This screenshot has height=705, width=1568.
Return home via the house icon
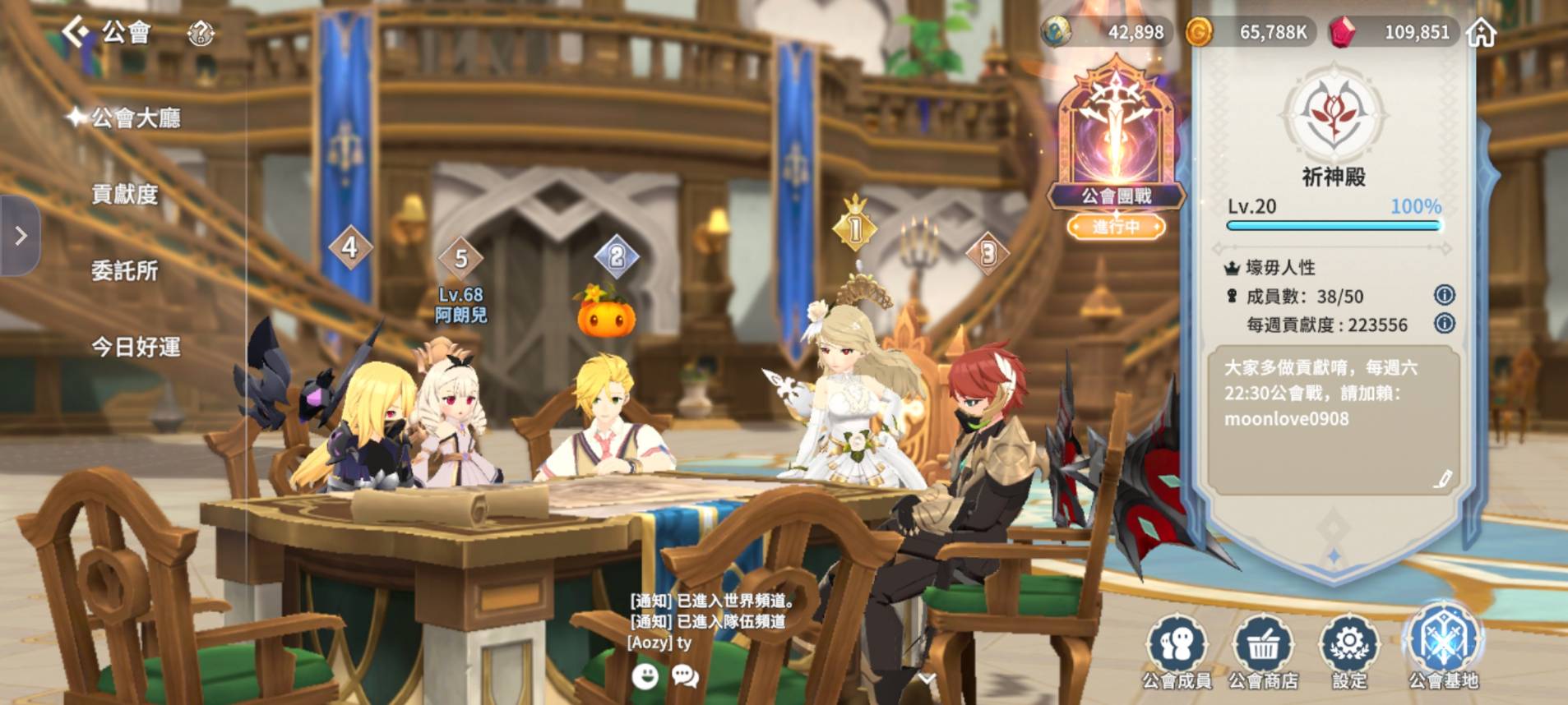[1482, 33]
